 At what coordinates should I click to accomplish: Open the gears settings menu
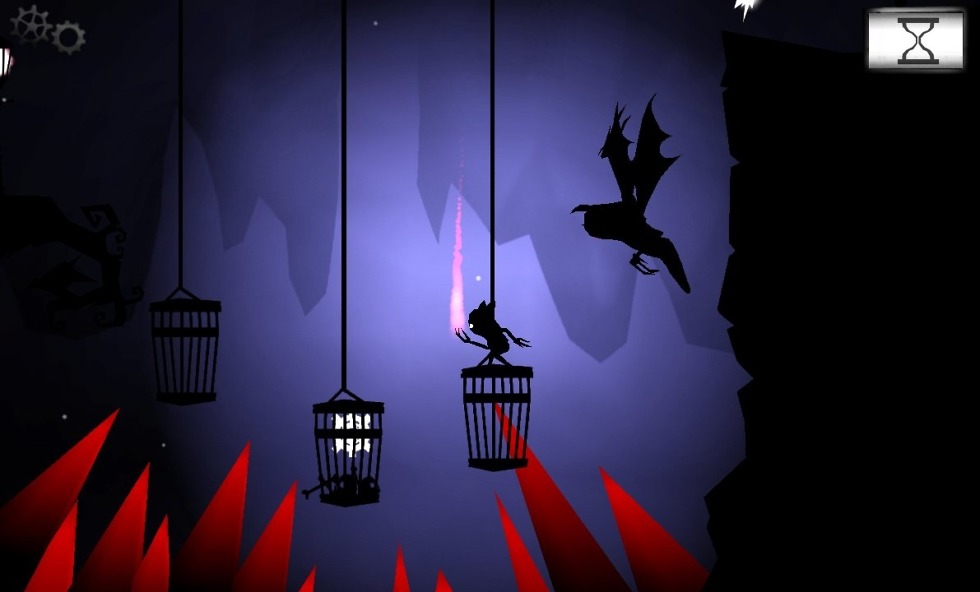pos(48,30)
